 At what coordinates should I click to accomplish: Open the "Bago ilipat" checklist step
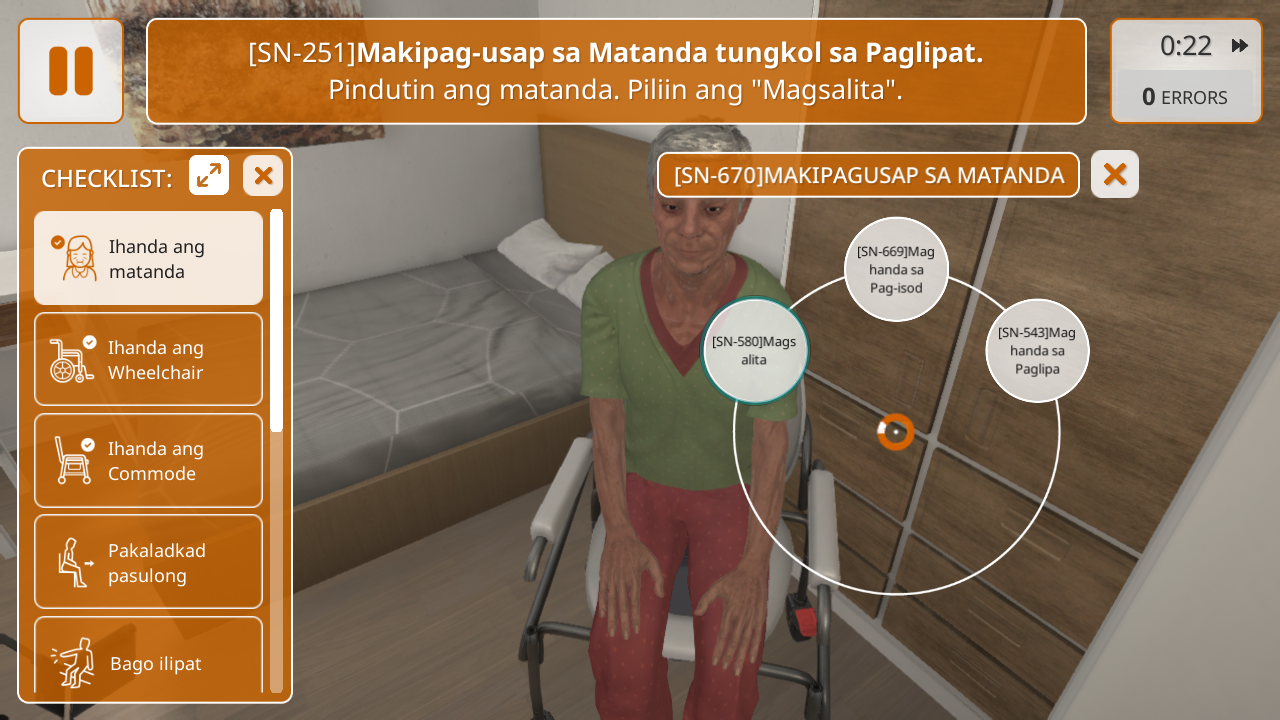click(x=148, y=660)
